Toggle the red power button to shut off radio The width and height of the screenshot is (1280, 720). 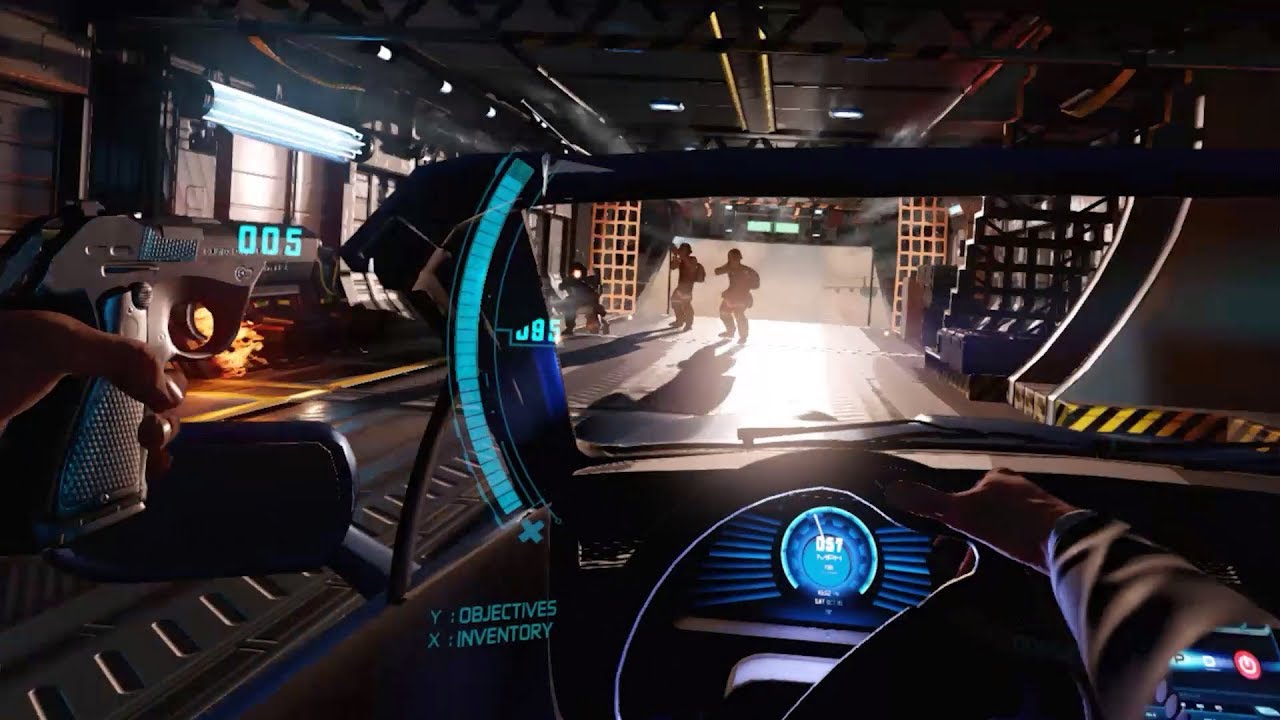coord(1247,665)
